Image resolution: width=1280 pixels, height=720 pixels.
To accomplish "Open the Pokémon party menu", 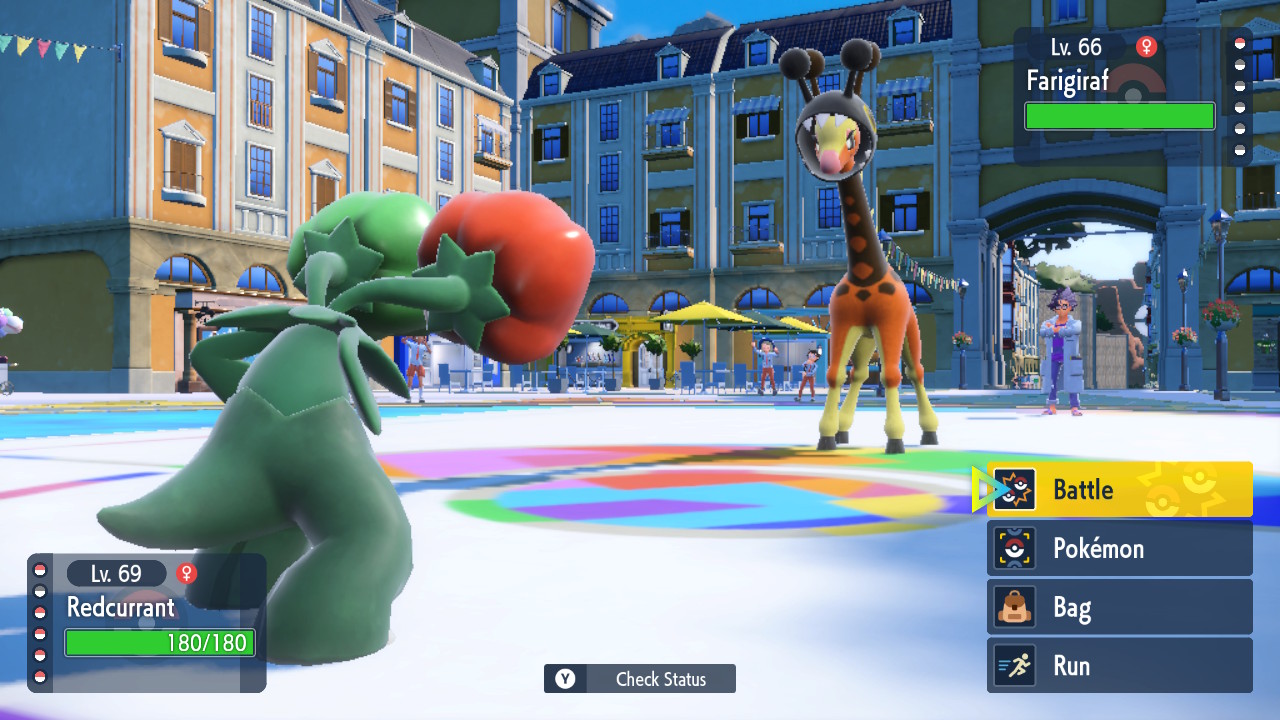I will point(1120,548).
